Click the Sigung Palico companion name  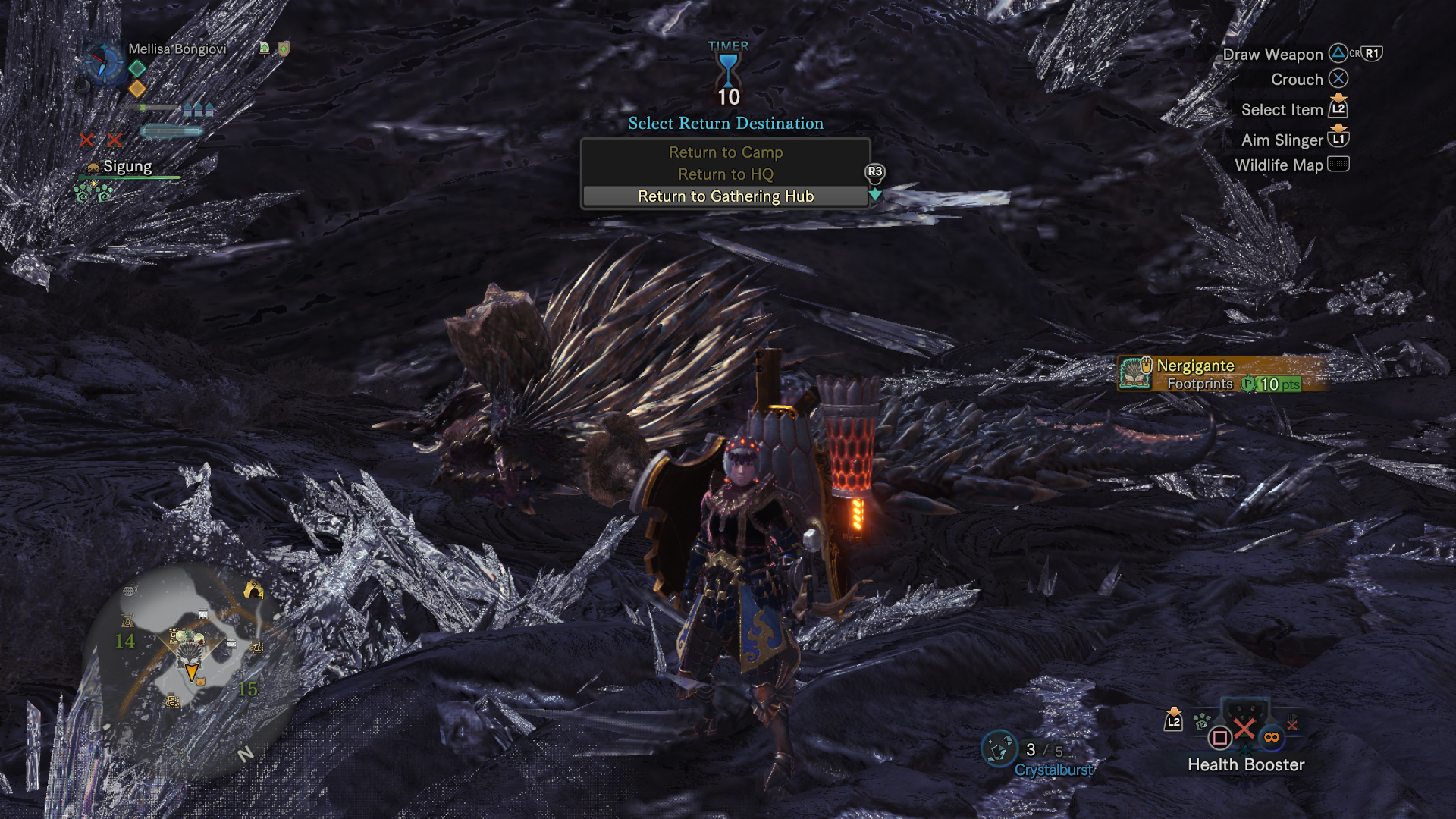[127, 167]
